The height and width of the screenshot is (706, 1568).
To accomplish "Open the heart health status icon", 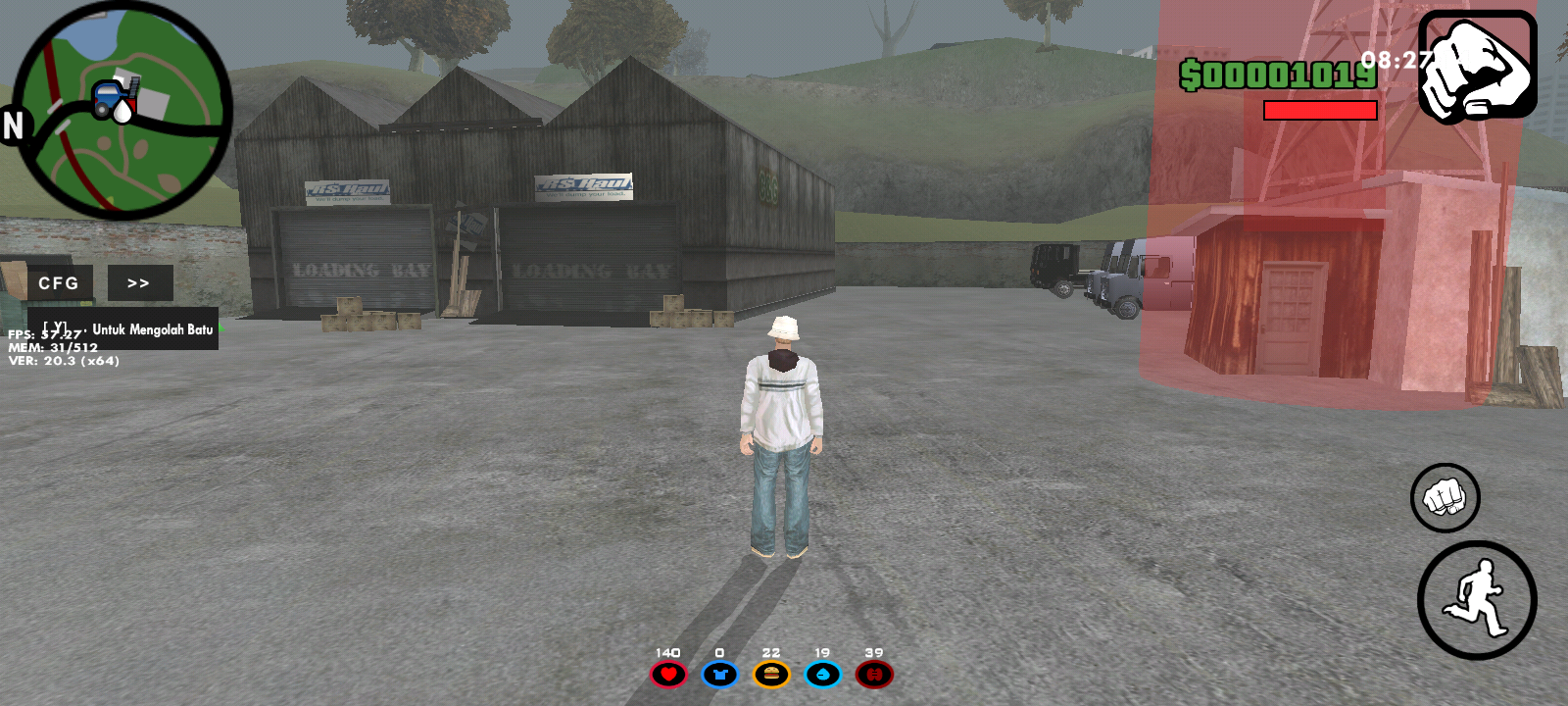I will tap(667, 674).
